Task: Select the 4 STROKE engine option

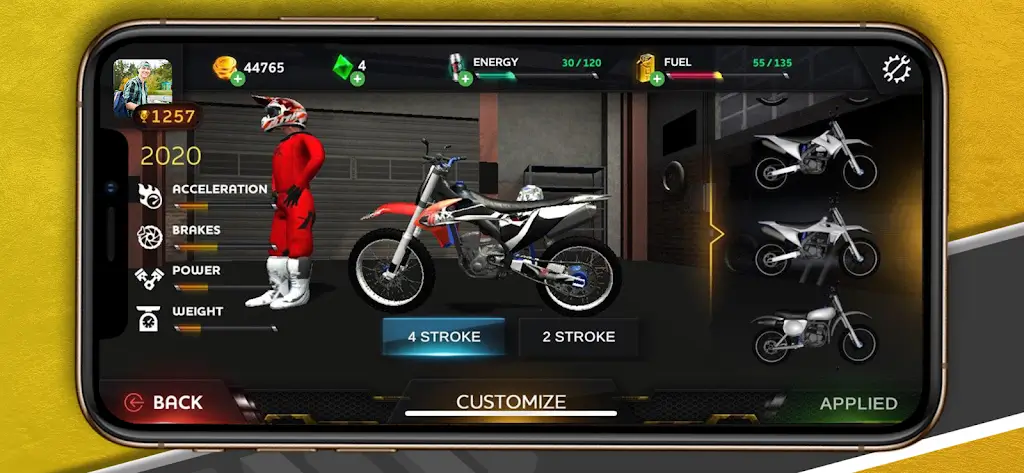Action: click(443, 337)
